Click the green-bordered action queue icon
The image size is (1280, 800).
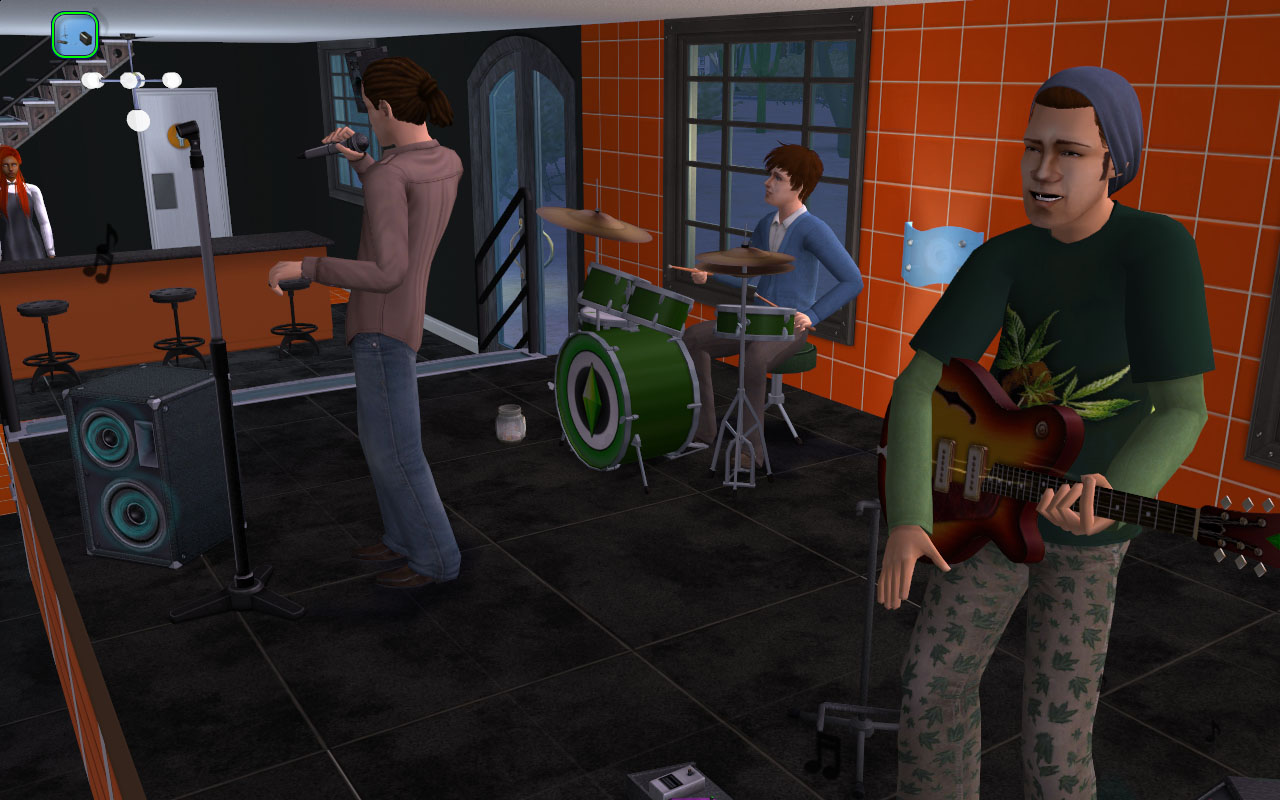point(75,35)
